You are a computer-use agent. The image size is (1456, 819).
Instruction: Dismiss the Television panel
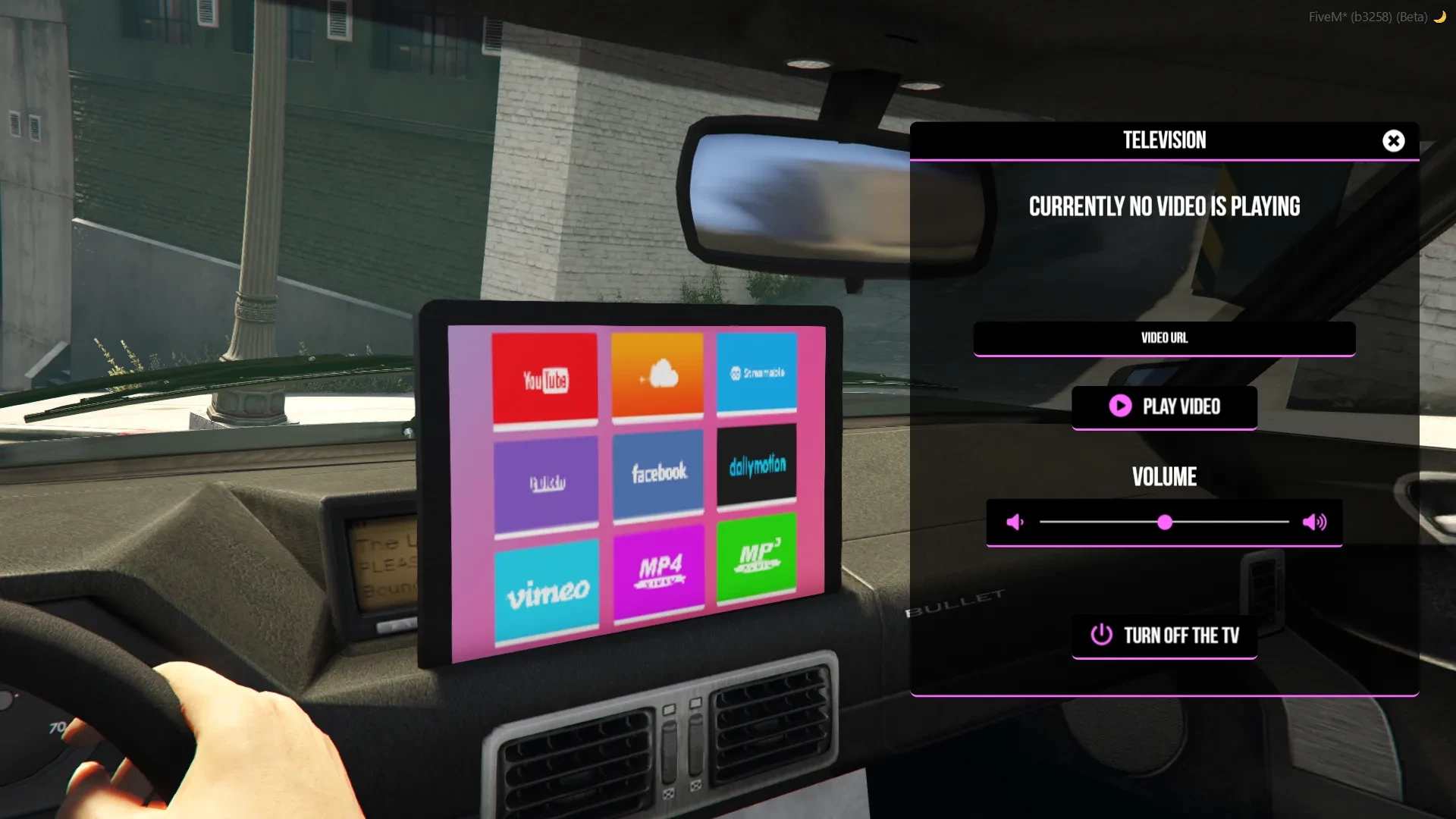pyautogui.click(x=1392, y=140)
